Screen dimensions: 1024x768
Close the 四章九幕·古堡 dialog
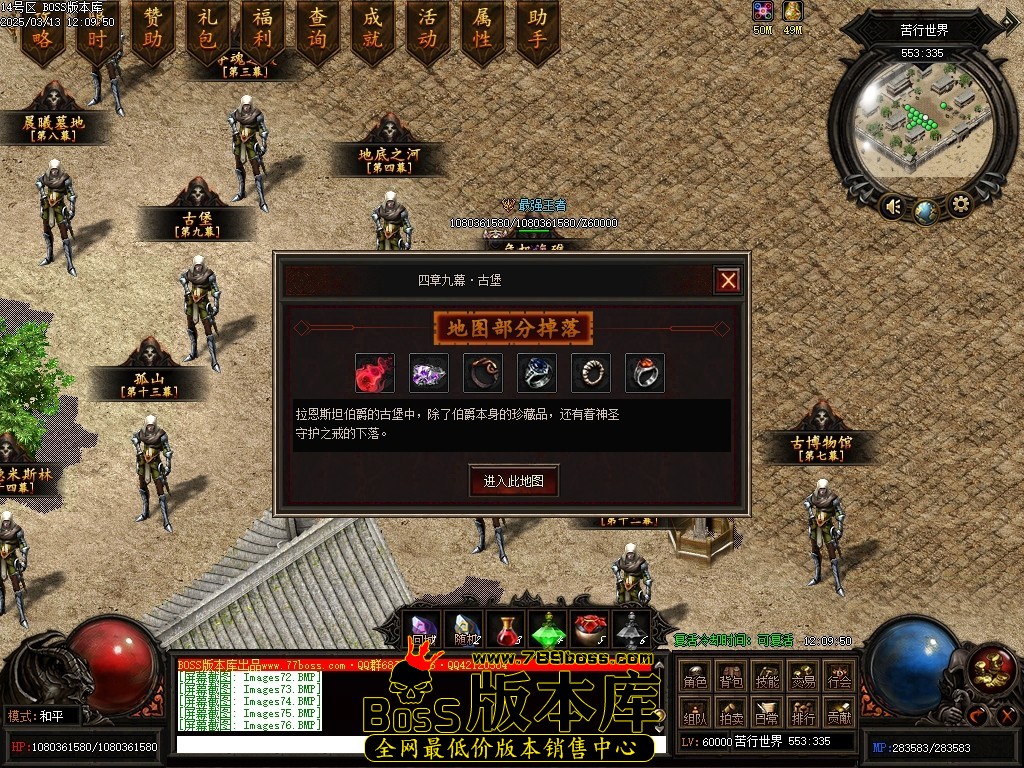click(728, 281)
